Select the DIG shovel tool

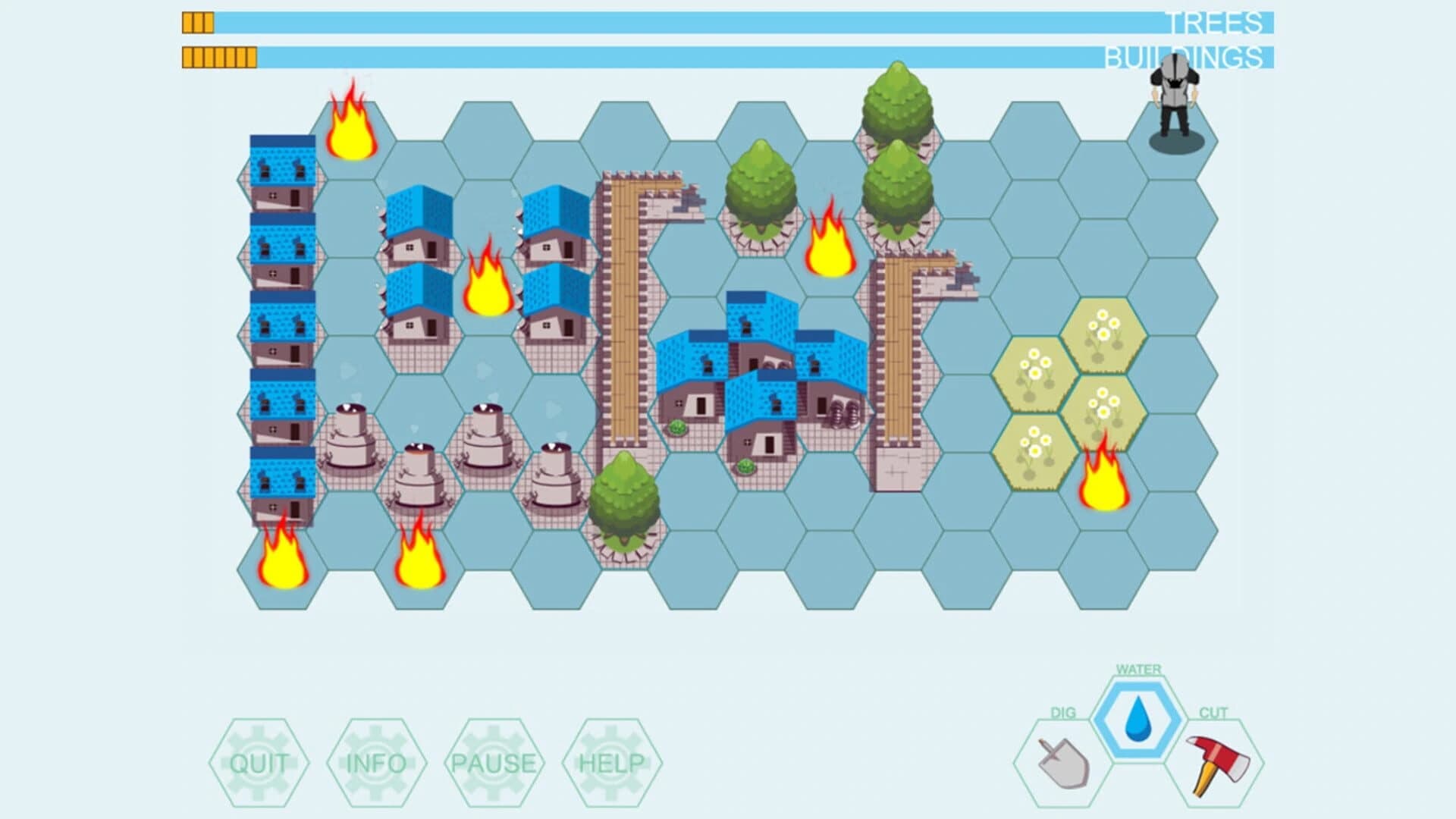pos(1063,758)
